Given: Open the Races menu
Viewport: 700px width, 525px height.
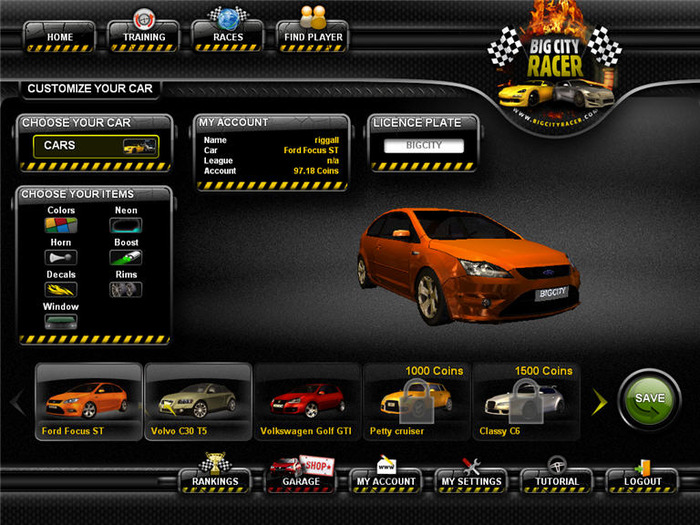Looking at the screenshot, I should click(x=227, y=37).
